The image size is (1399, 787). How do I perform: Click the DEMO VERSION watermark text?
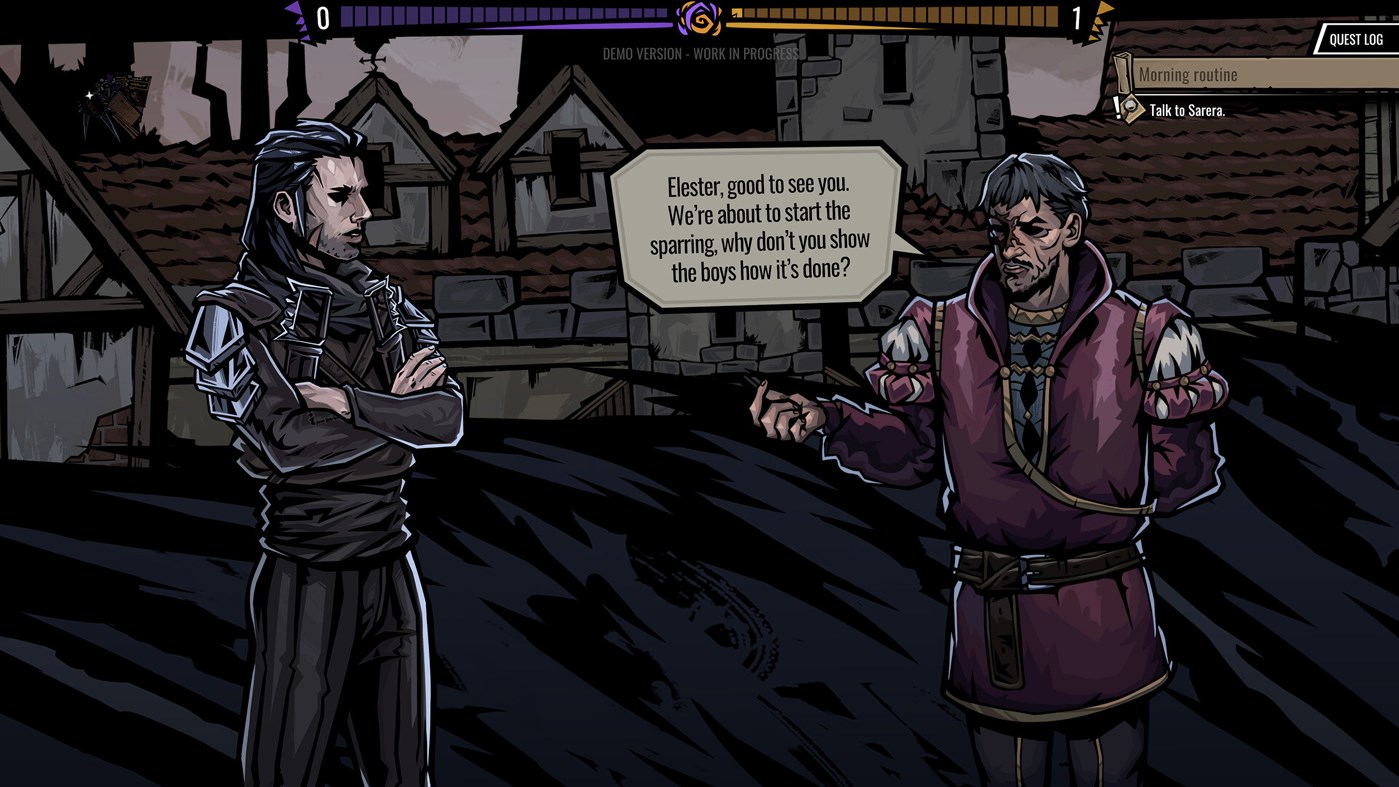699,55
